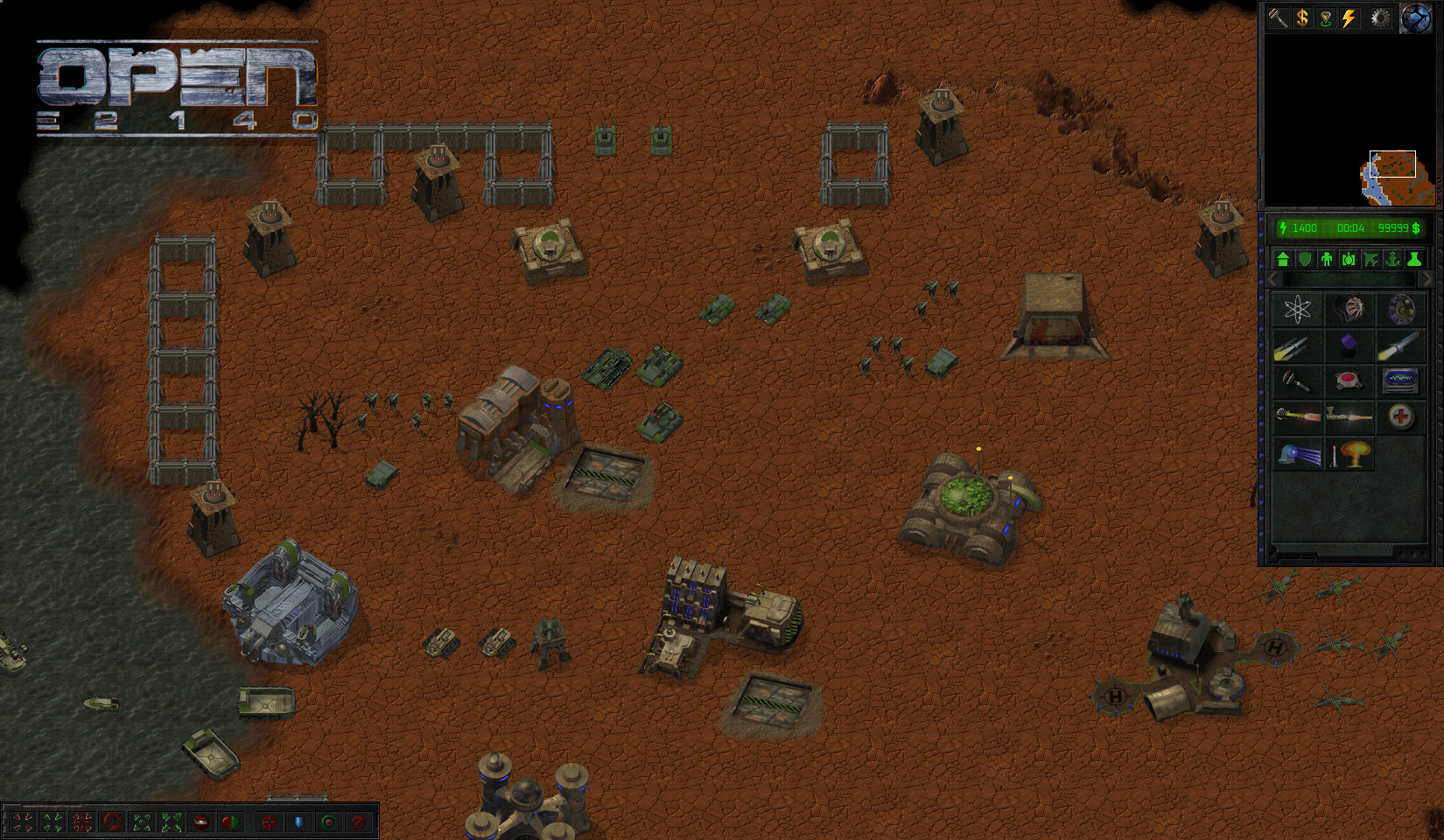Select the infantry production tab
This screenshot has width=1444, height=840.
coord(1327,259)
